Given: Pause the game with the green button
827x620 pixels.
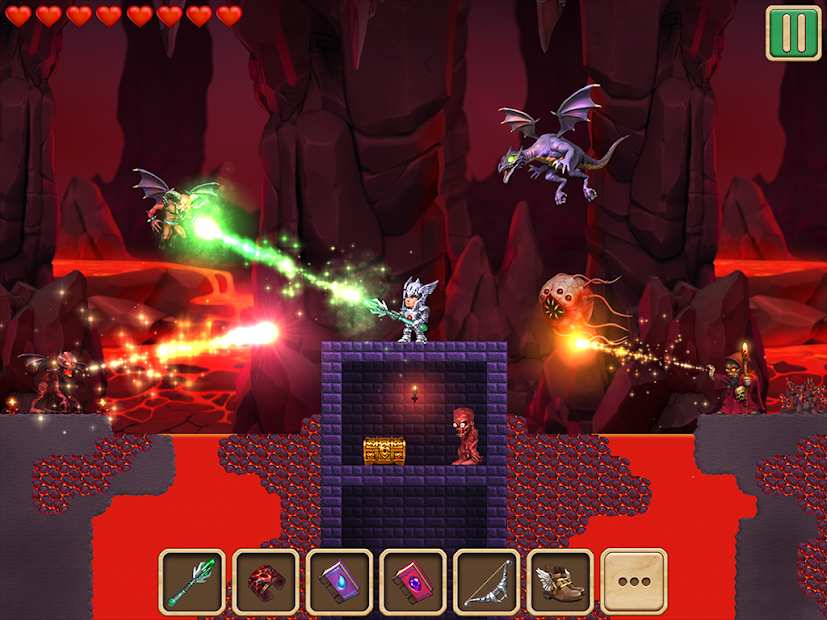Looking at the screenshot, I should click(x=793, y=33).
